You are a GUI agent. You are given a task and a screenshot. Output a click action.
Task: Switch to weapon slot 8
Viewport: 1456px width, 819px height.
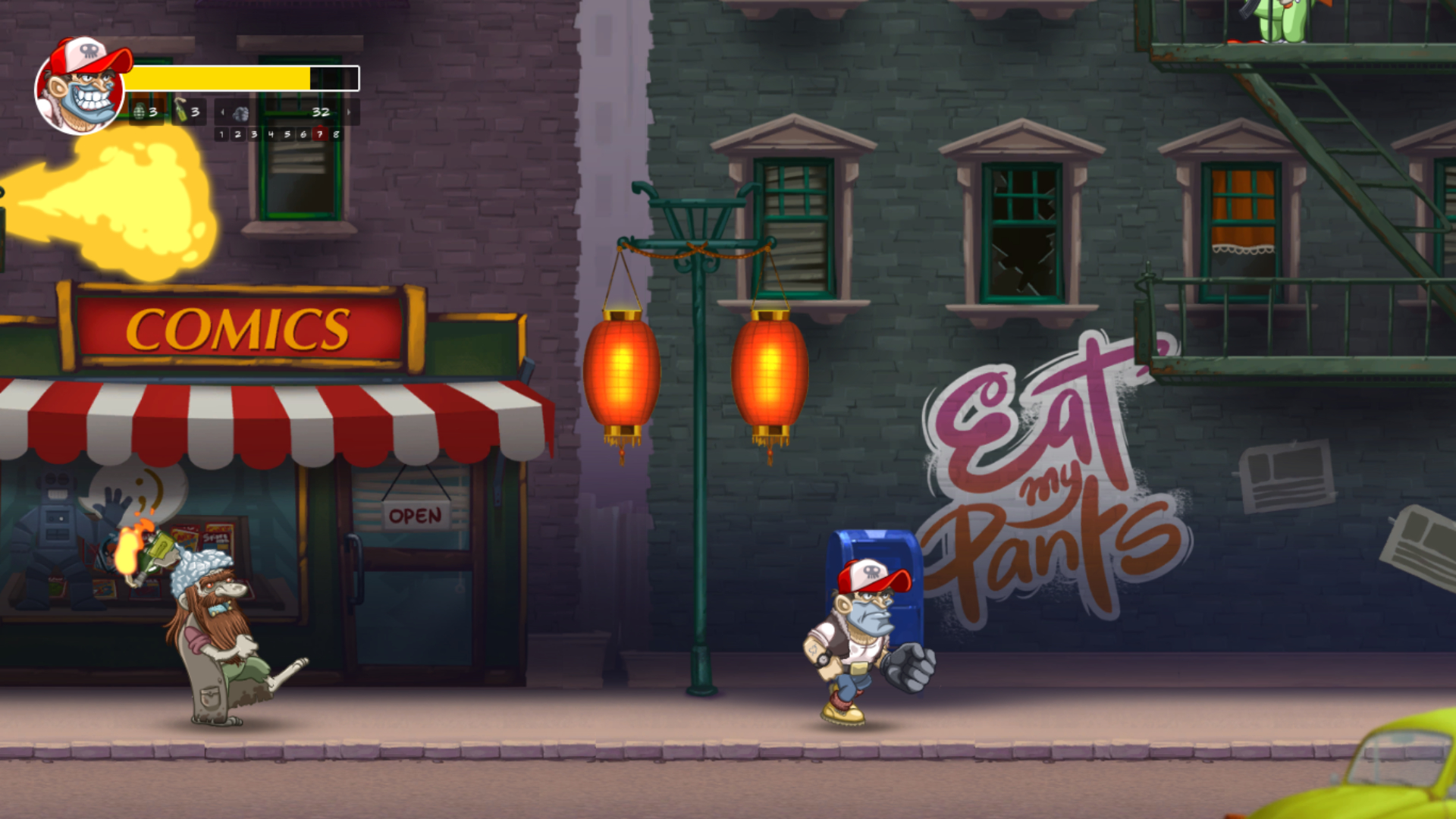(x=337, y=134)
